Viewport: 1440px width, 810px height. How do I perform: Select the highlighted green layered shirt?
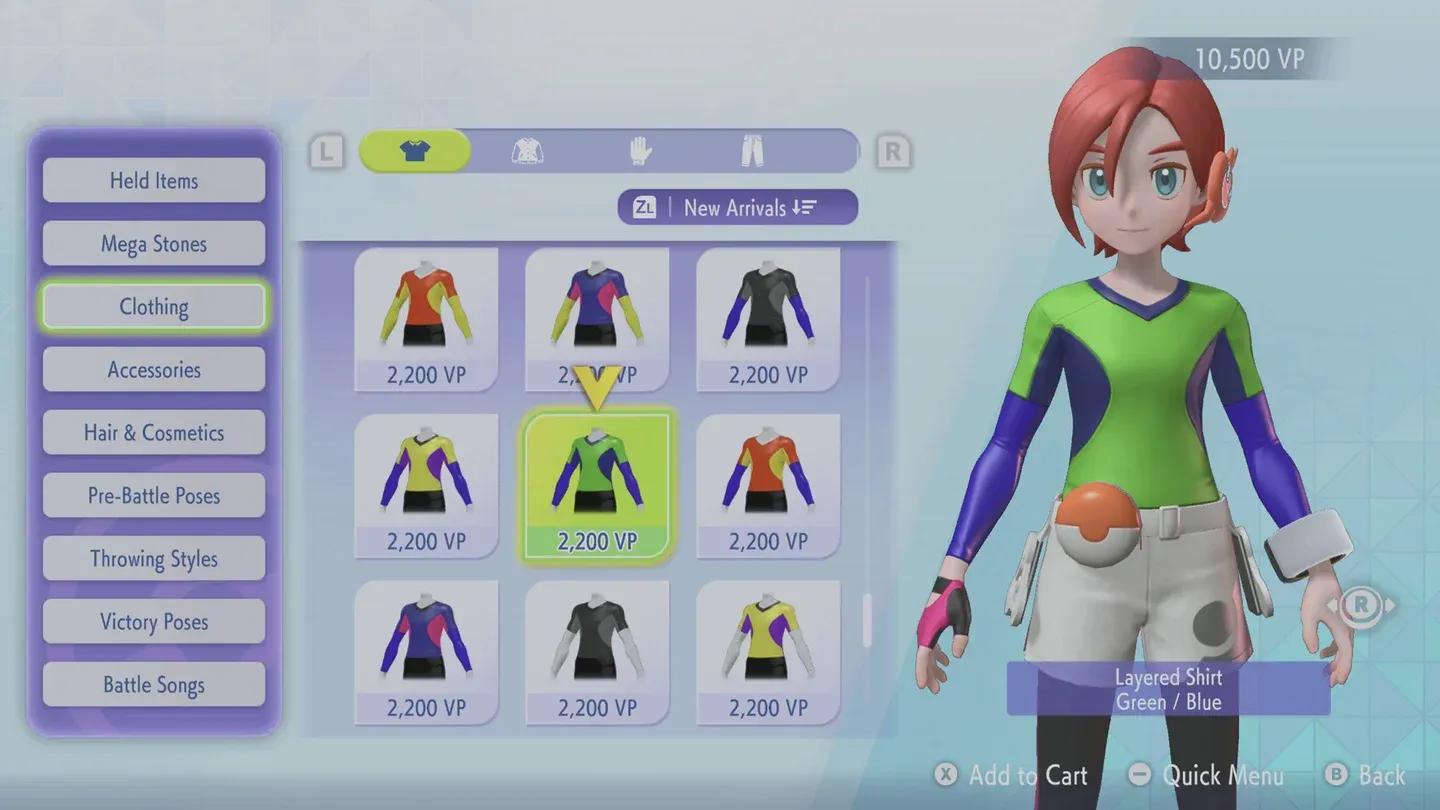pos(596,480)
